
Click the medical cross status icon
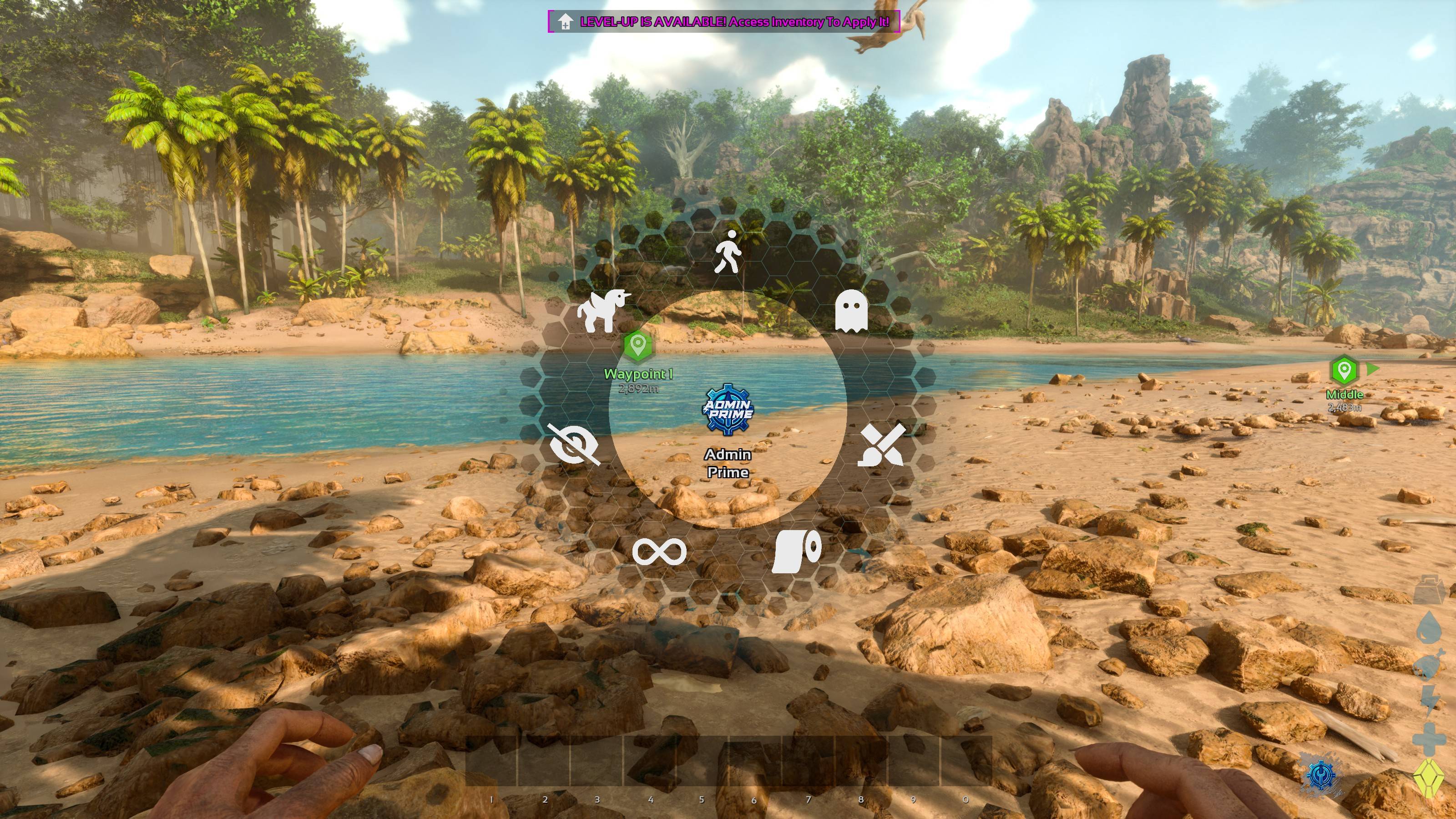tap(1429, 739)
